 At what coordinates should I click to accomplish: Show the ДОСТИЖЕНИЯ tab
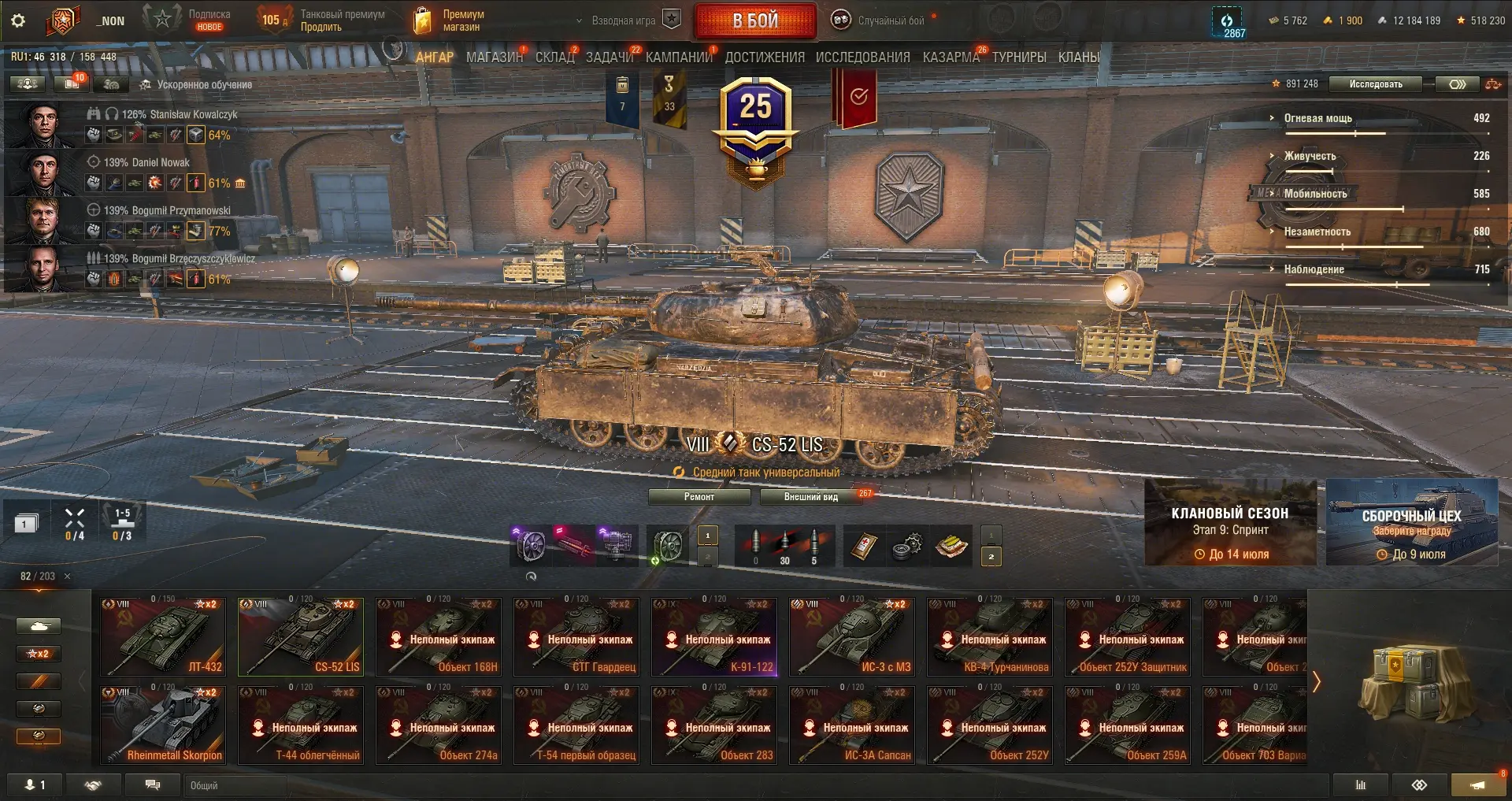(x=764, y=57)
